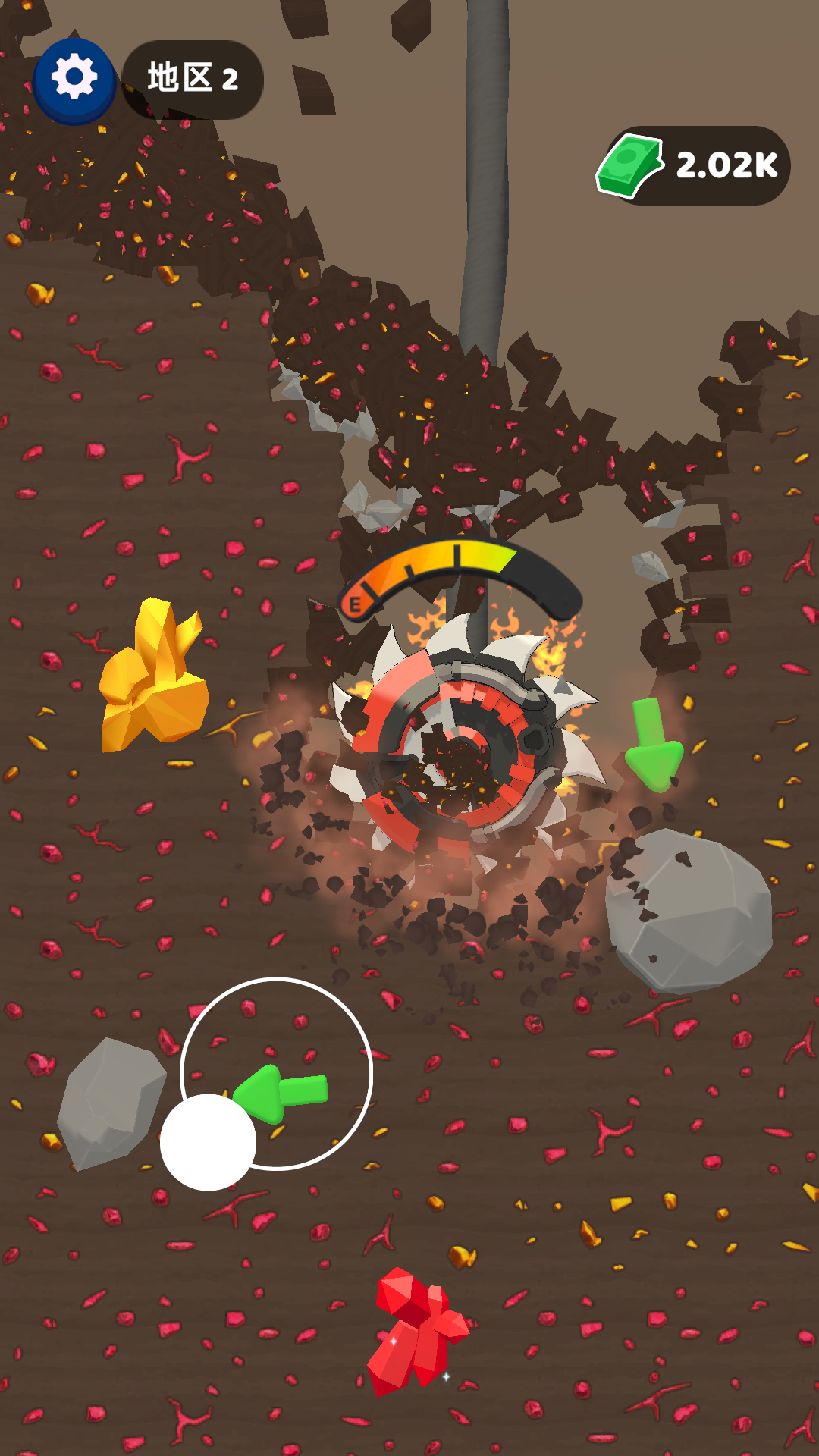Screen dimensions: 819x1456
Task: Open settings with the gear button
Action: tap(74, 78)
